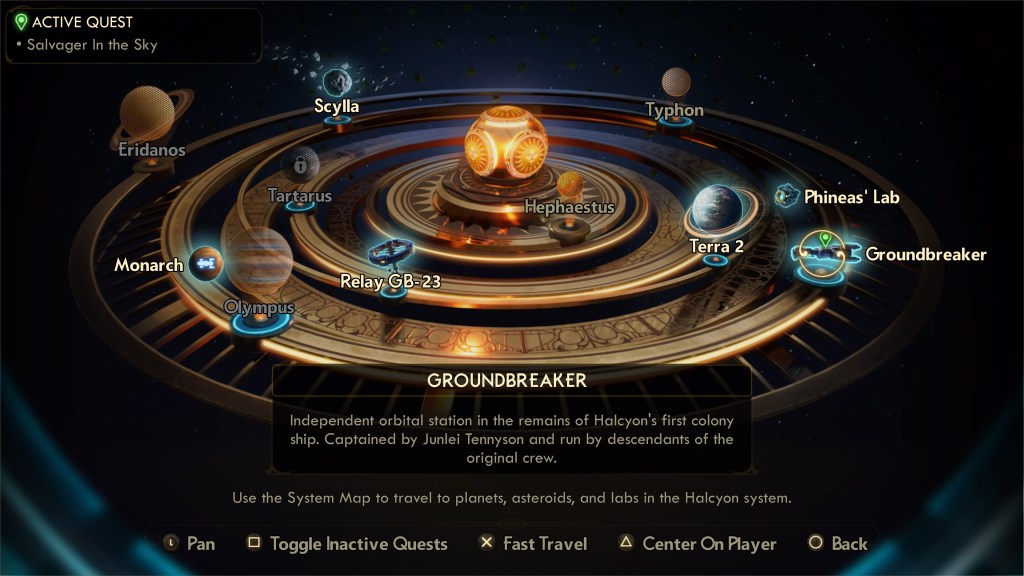Viewport: 1024px width, 576px height.
Task: Toggle Inactive Quests display
Action: [348, 544]
